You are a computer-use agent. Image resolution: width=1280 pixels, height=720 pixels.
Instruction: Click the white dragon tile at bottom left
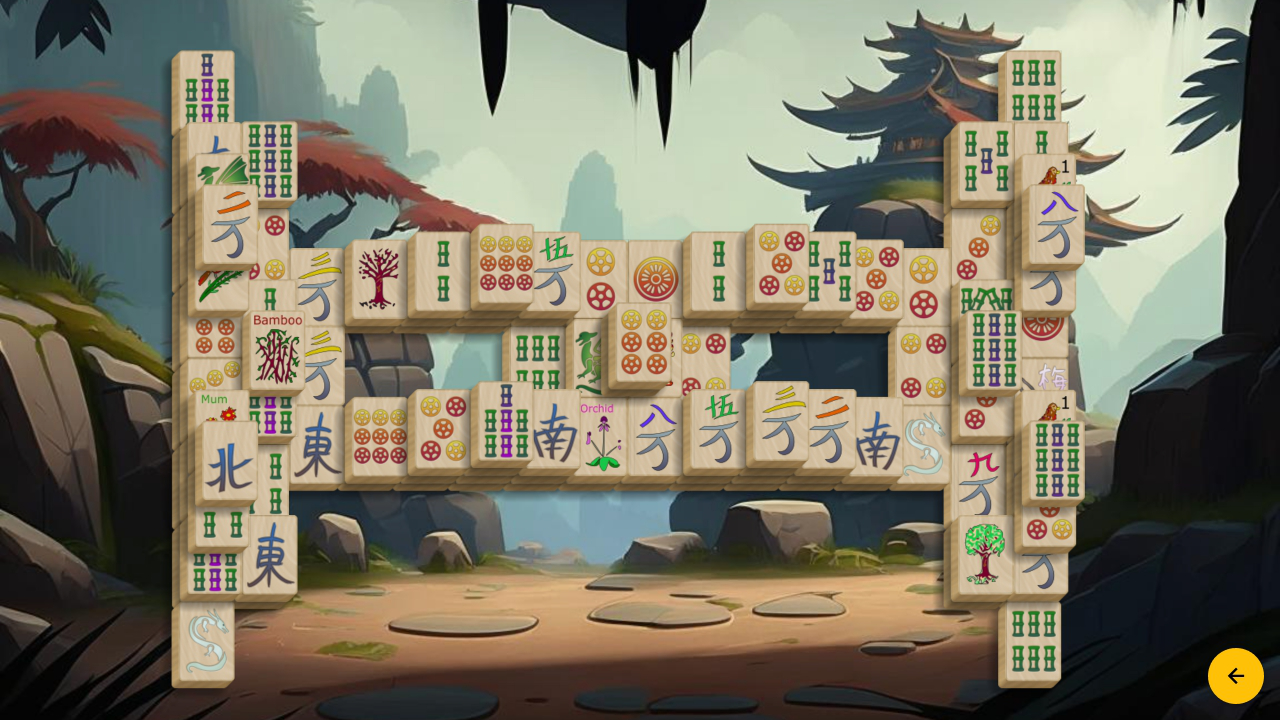click(208, 640)
